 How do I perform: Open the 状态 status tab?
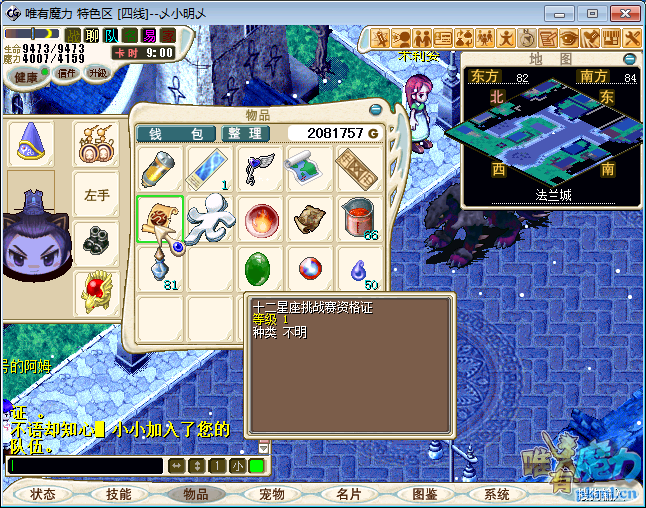[x=43, y=494]
